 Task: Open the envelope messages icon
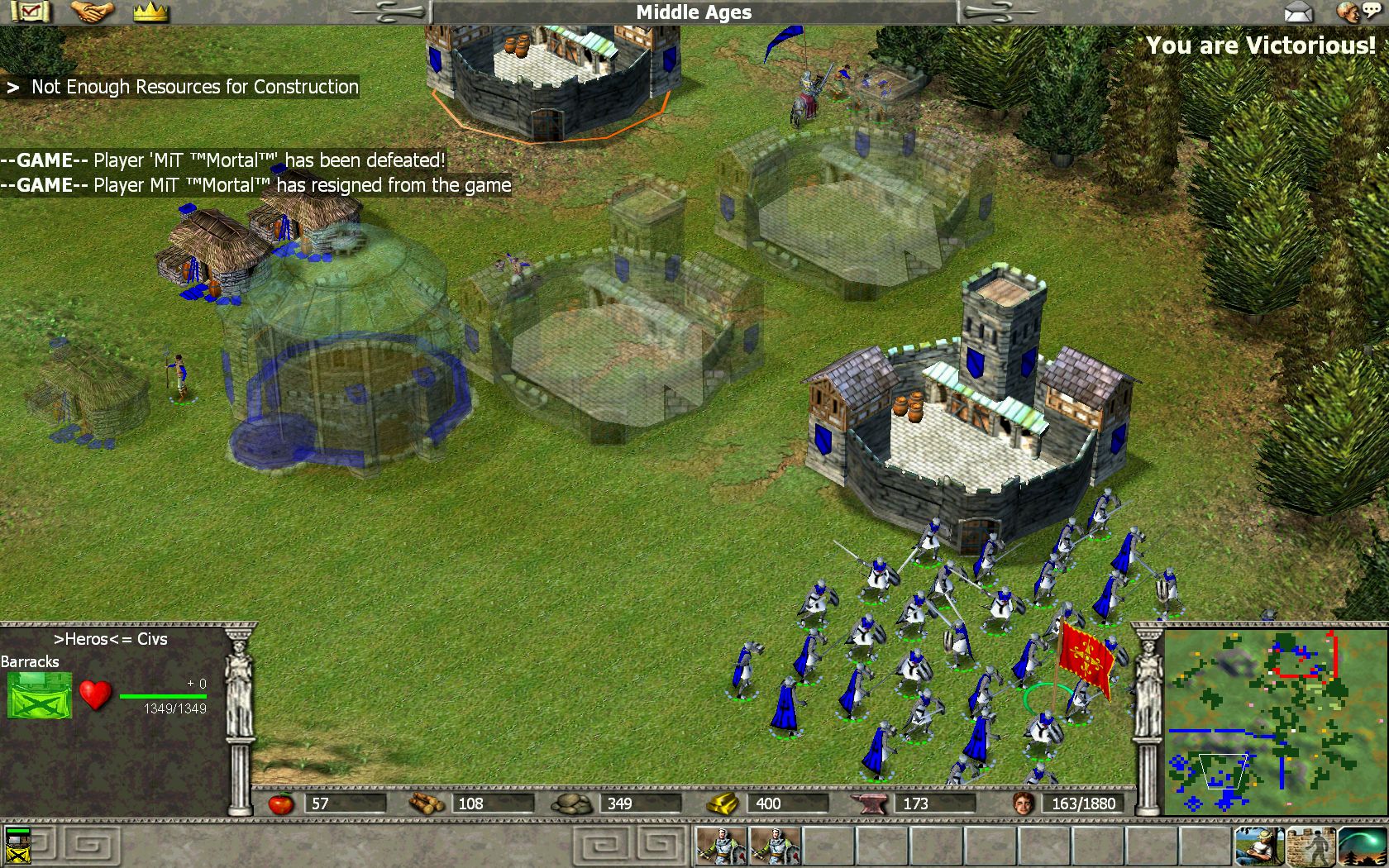(1298, 12)
